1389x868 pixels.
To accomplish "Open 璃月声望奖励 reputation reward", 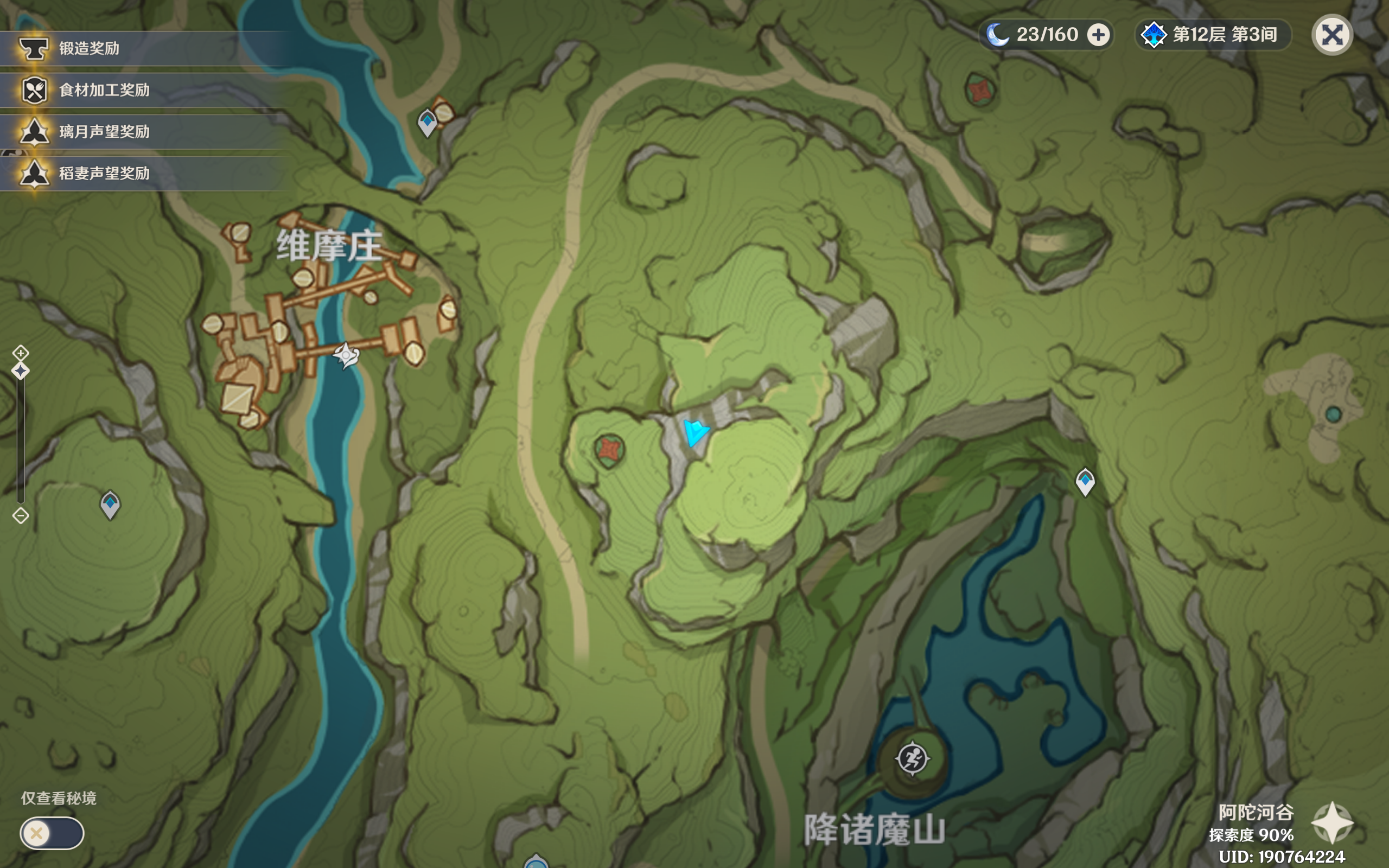I will pyautogui.click(x=104, y=132).
